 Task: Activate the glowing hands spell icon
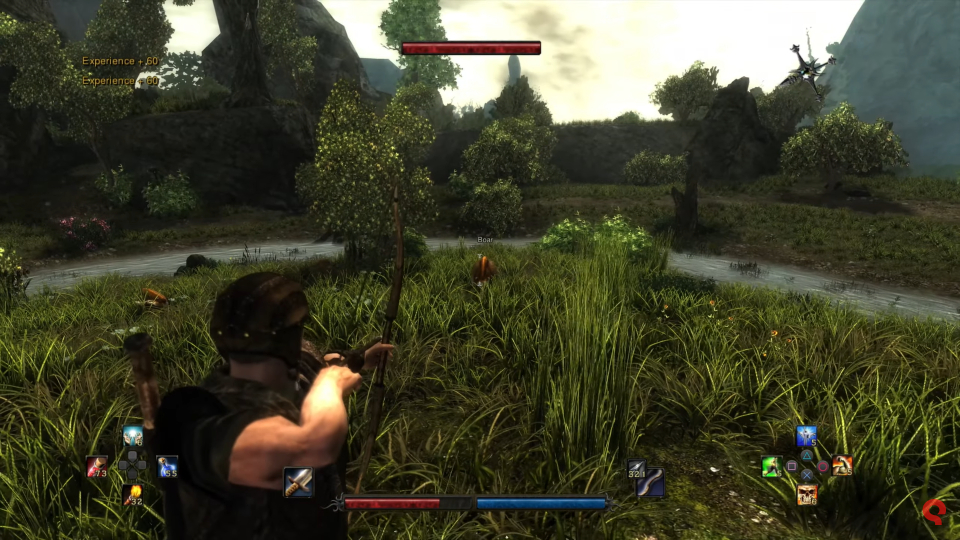tap(132, 437)
